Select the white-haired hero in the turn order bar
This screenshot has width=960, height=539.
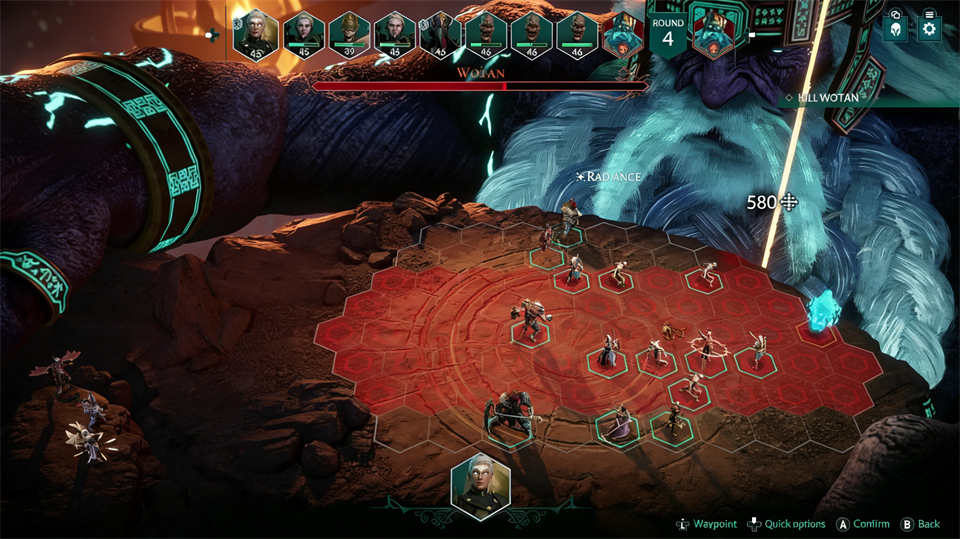tap(255, 34)
